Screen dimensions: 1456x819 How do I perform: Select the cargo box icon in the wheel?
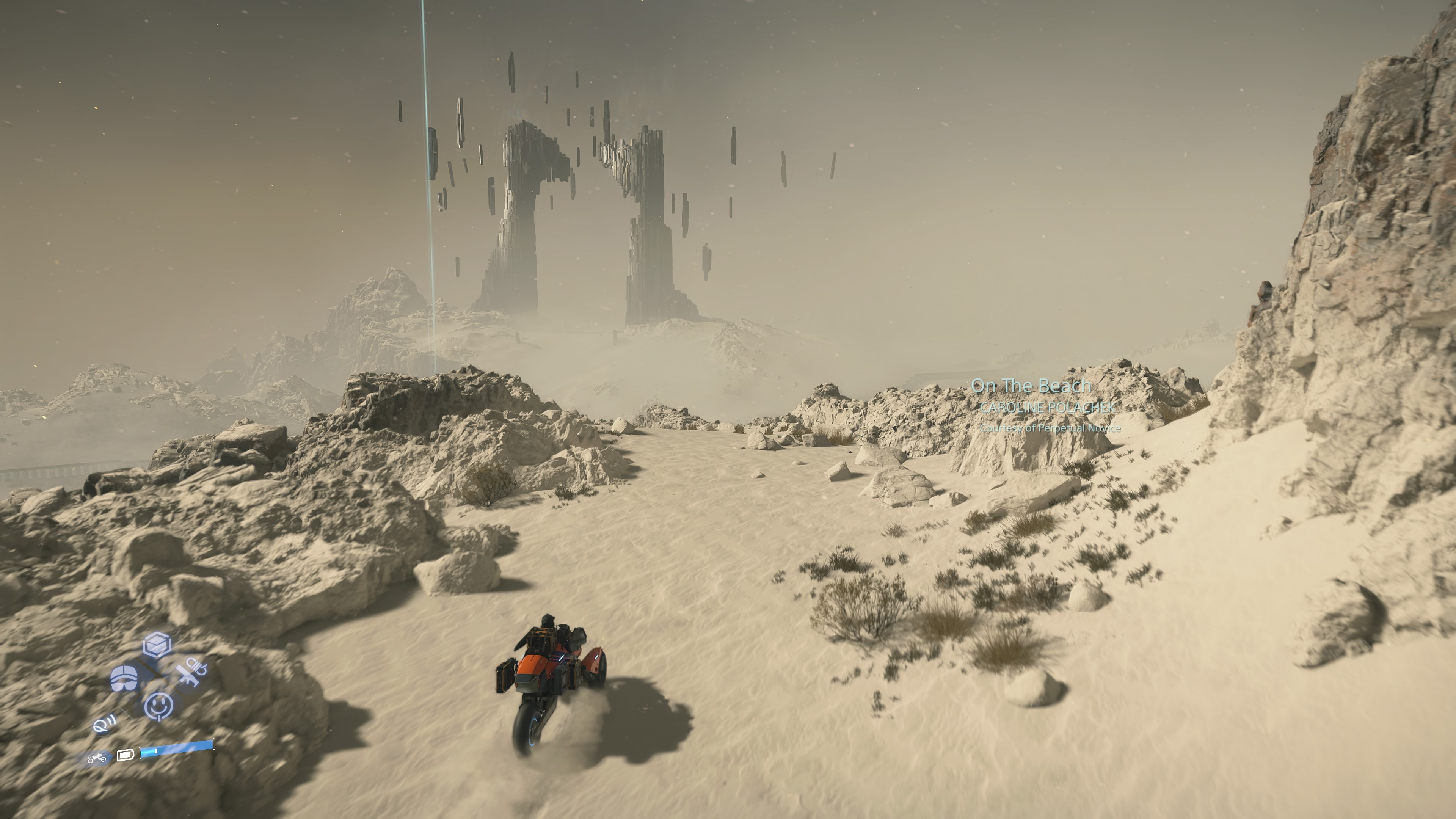[157, 645]
